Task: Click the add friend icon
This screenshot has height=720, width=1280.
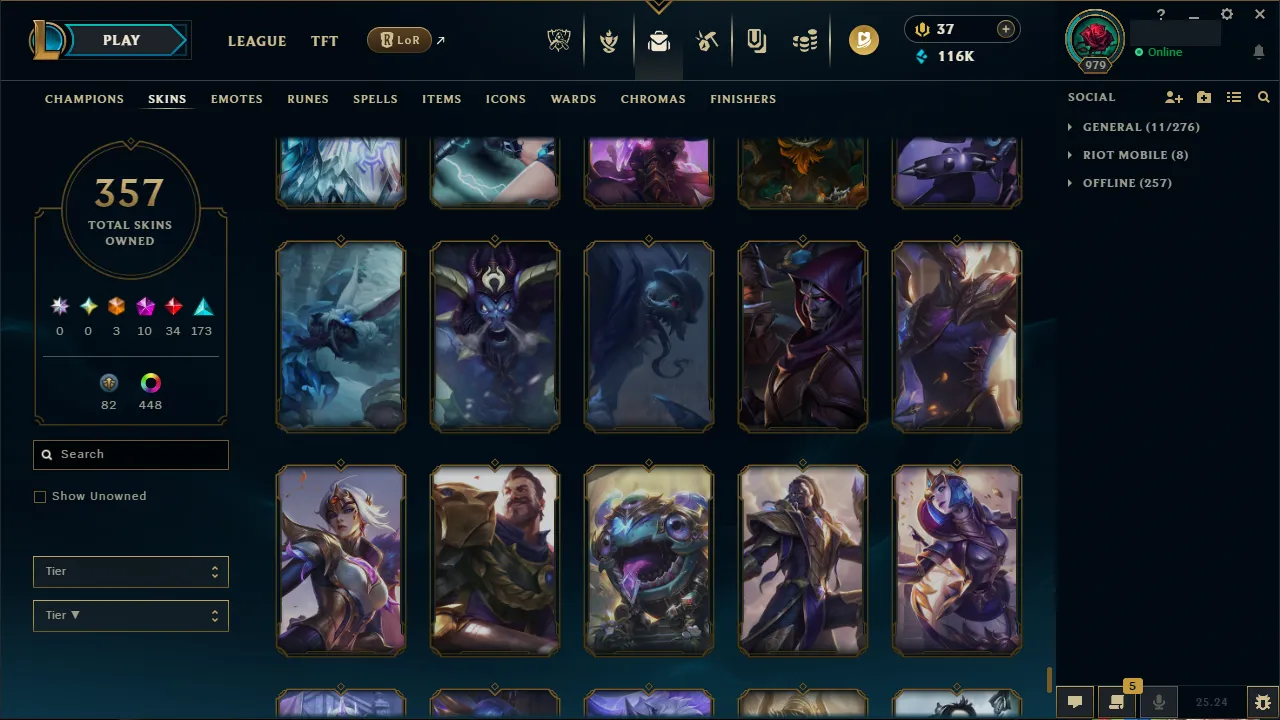Action: (1174, 97)
